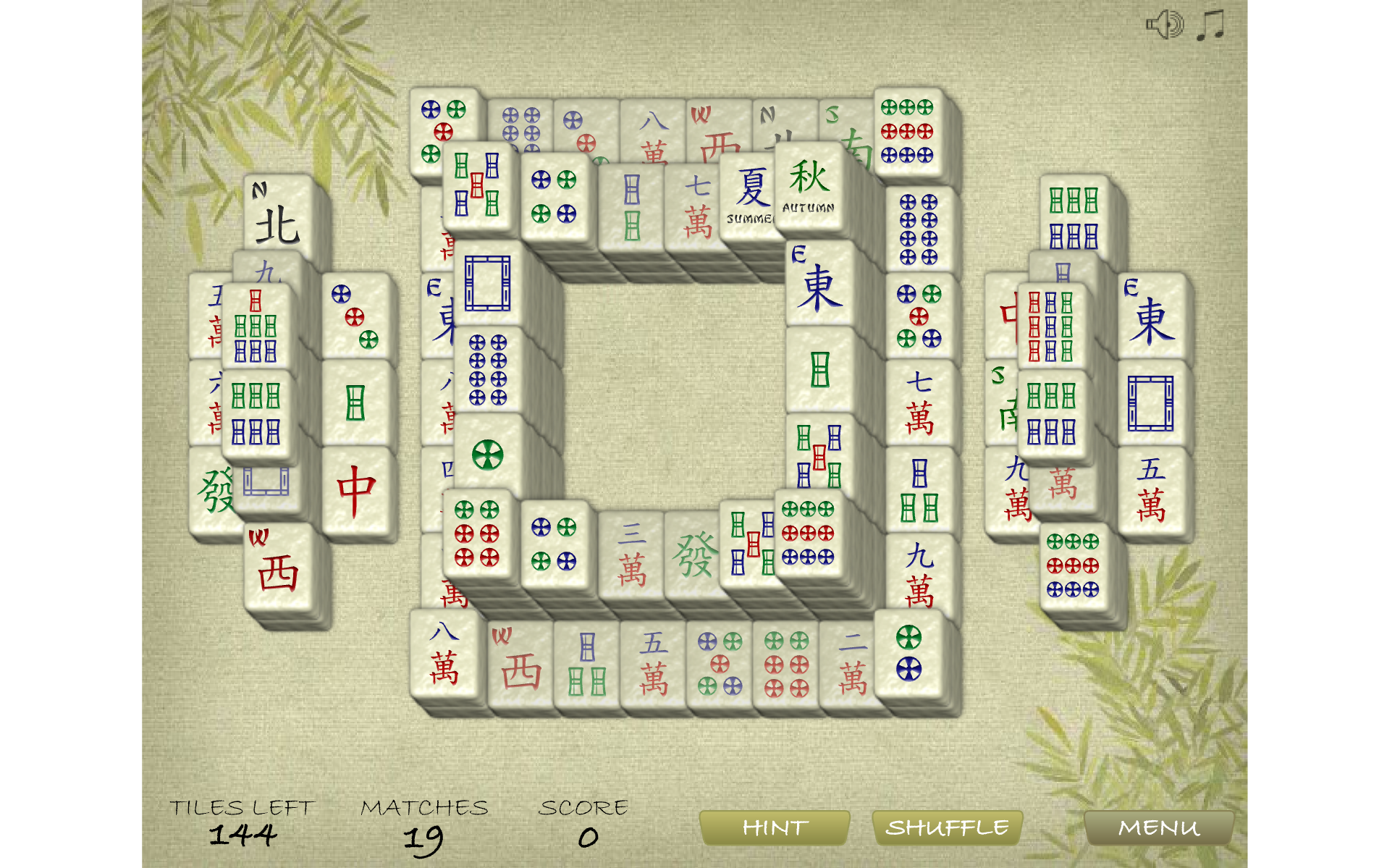Select the single green circle tile
The height and width of the screenshot is (868, 1387).
487,455
